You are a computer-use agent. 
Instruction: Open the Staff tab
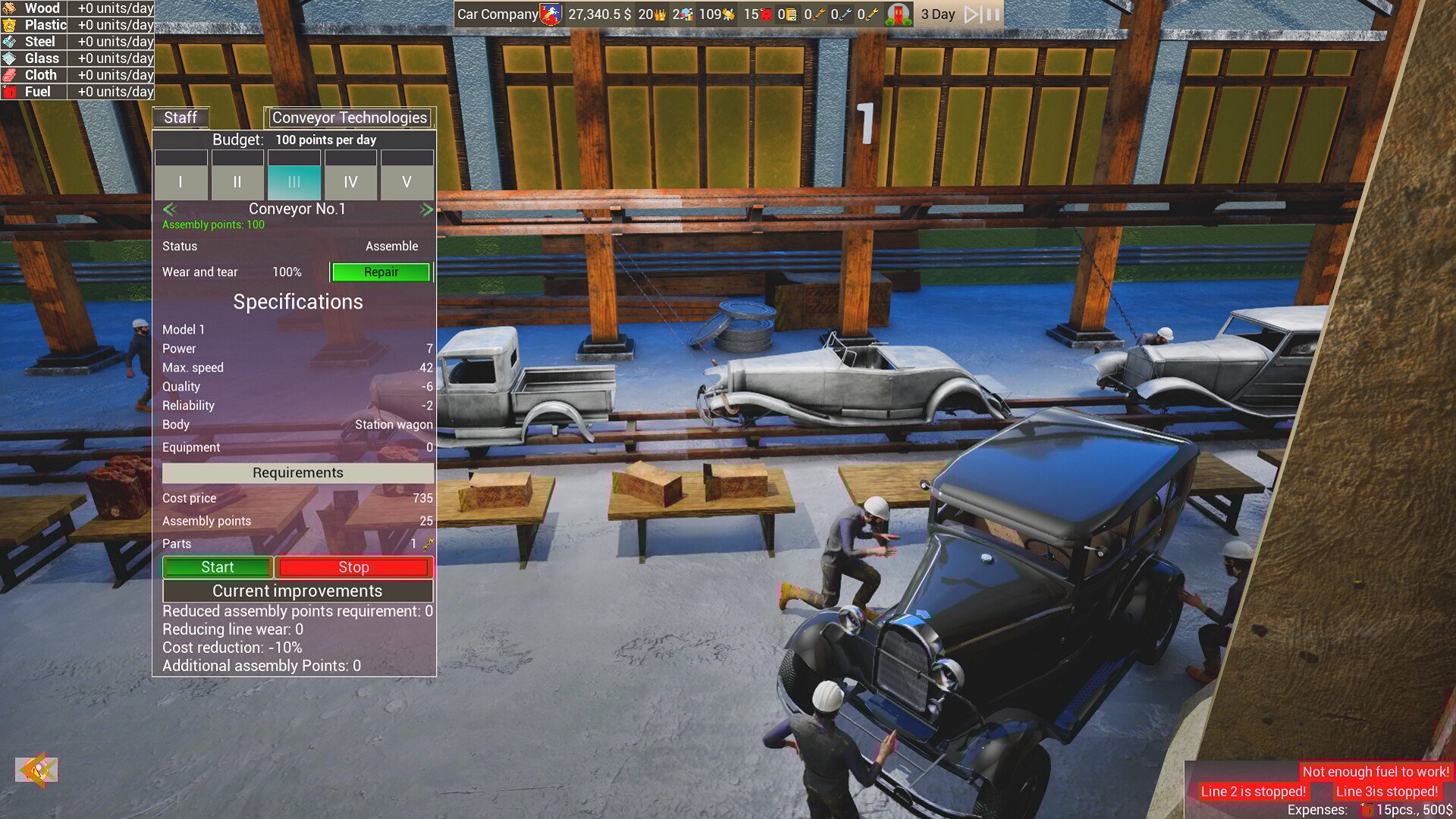click(180, 118)
